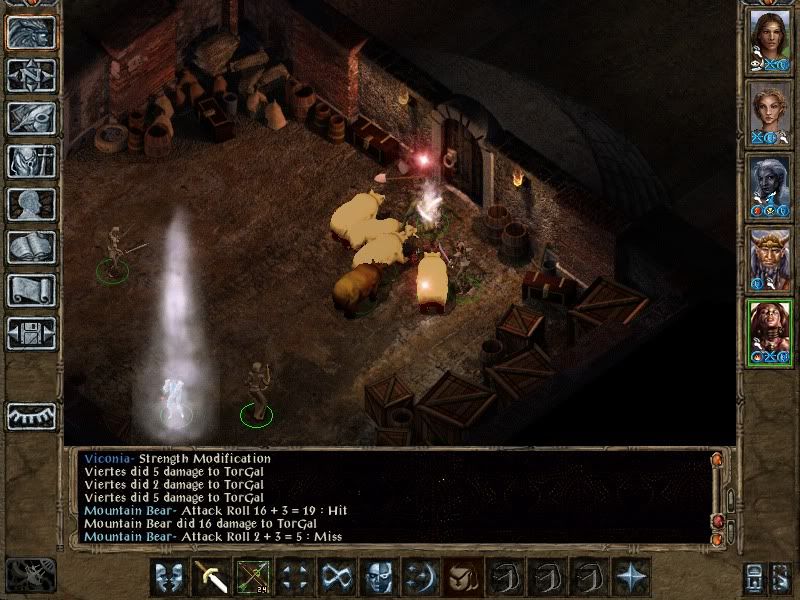Click the star special abilities button

[x=630, y=577]
